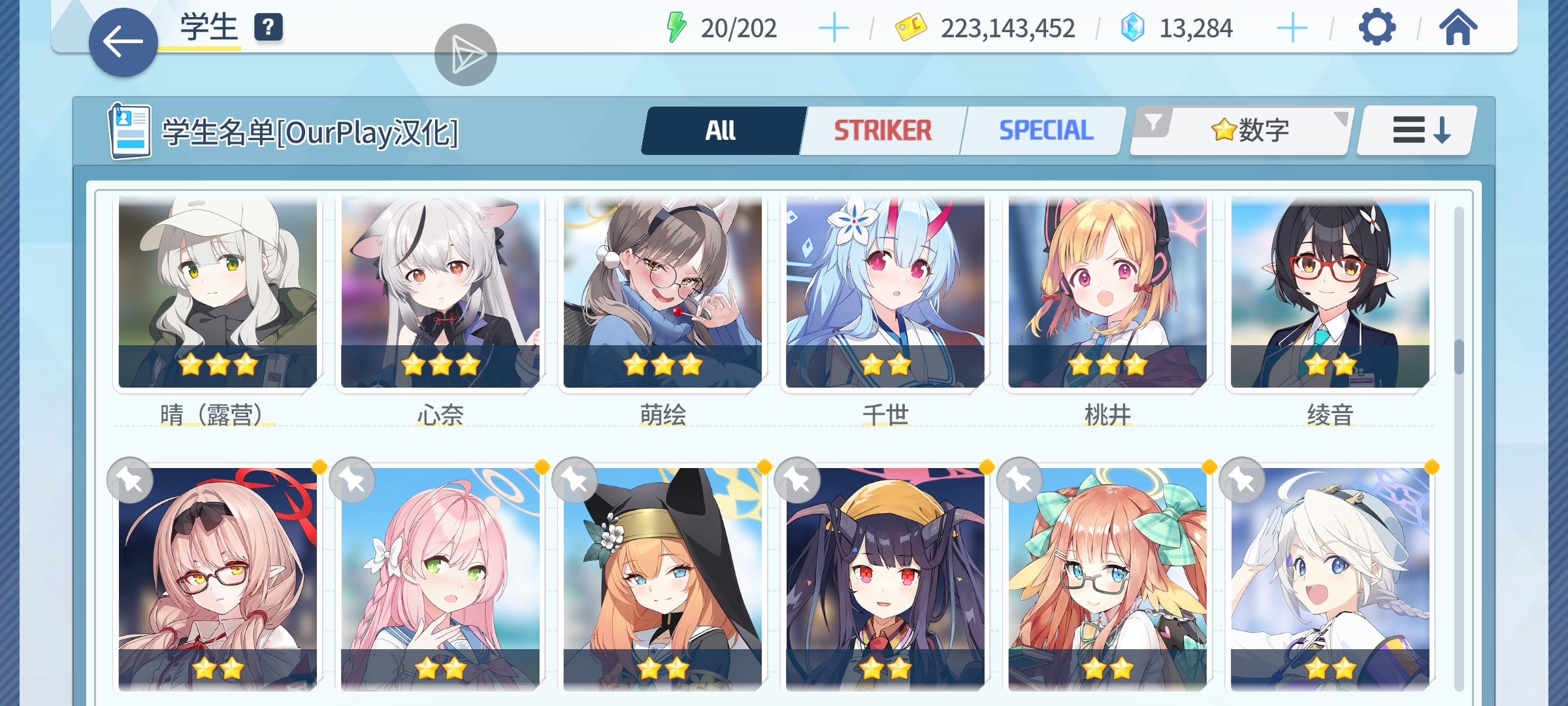Buy more blue gems via plus button
Viewport: 1568px width, 706px height.
[1292, 29]
